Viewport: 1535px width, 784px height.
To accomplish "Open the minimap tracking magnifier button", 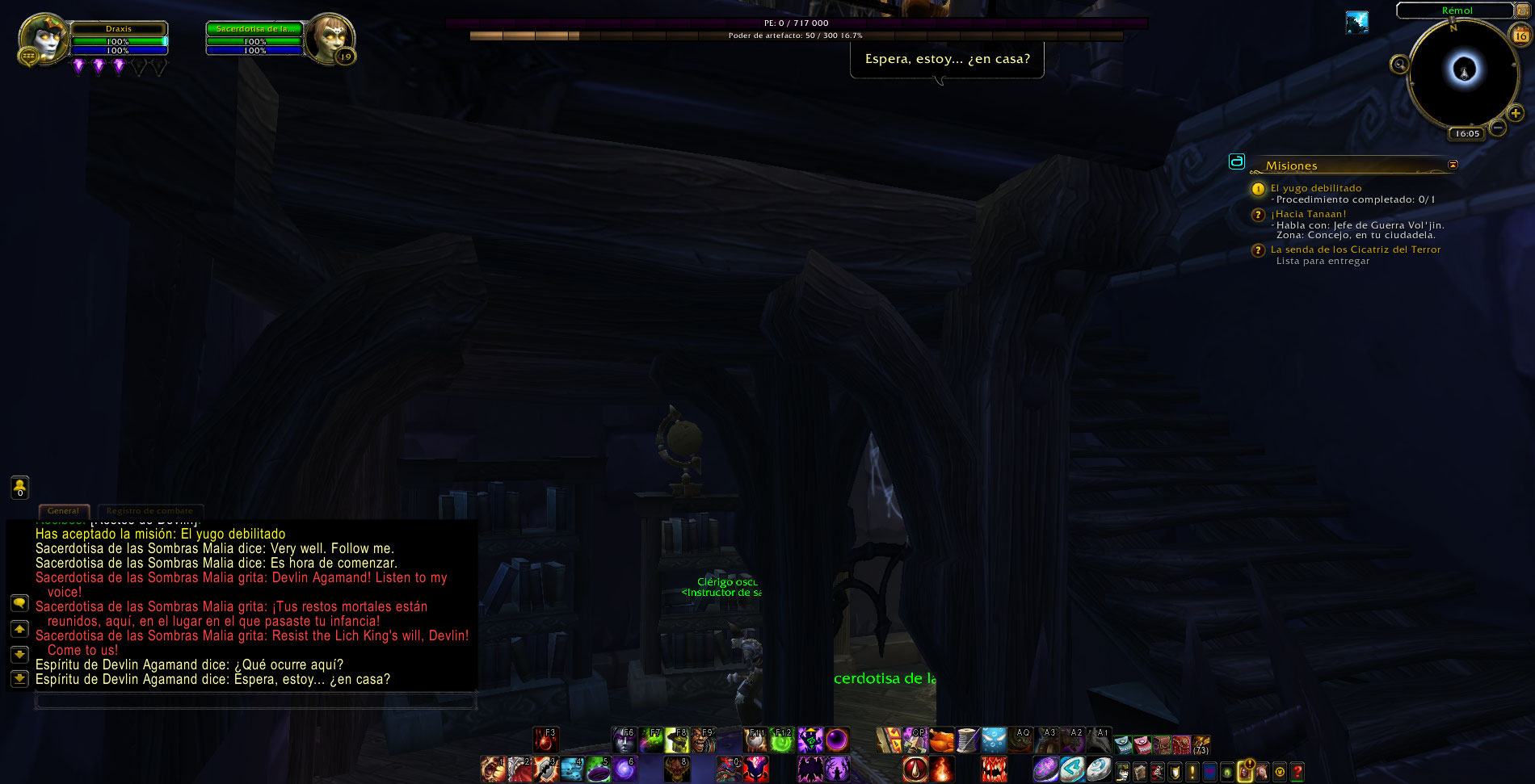I will 1399,64.
